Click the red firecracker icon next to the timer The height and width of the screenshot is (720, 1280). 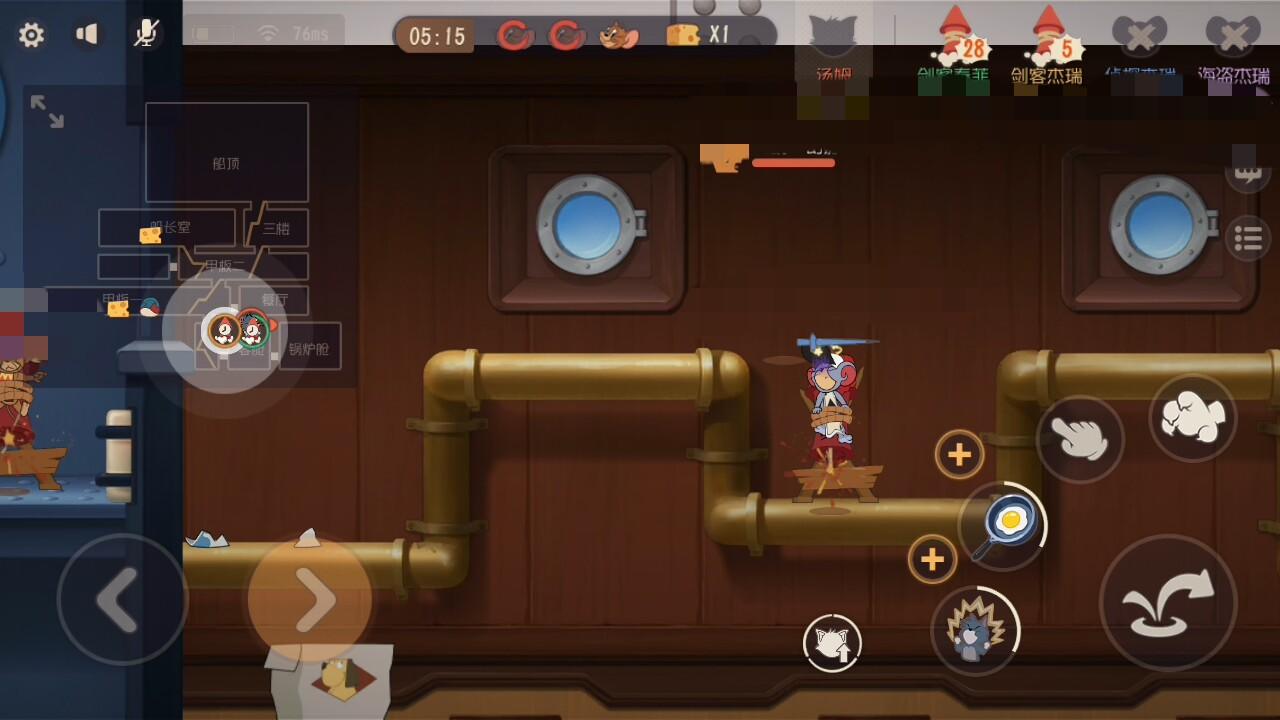pos(516,32)
